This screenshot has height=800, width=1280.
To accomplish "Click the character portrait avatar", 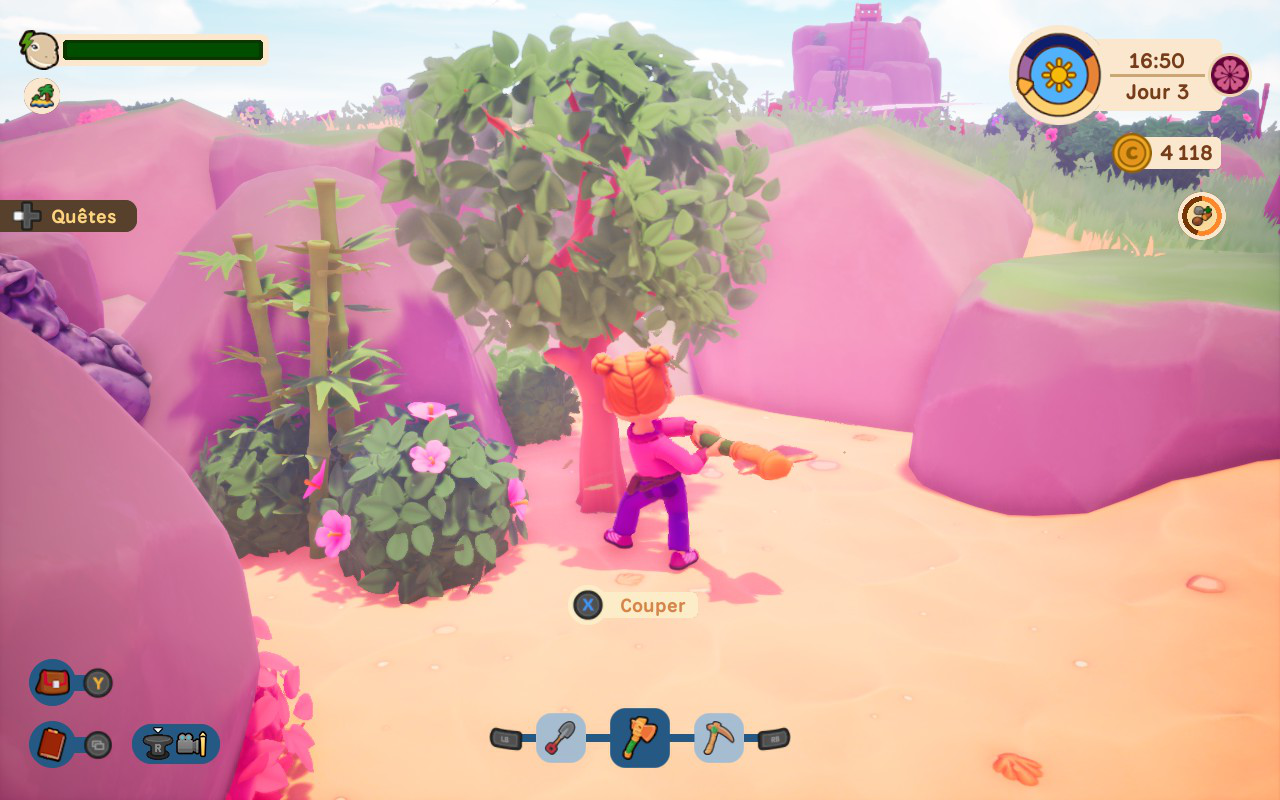I will (x=40, y=50).
